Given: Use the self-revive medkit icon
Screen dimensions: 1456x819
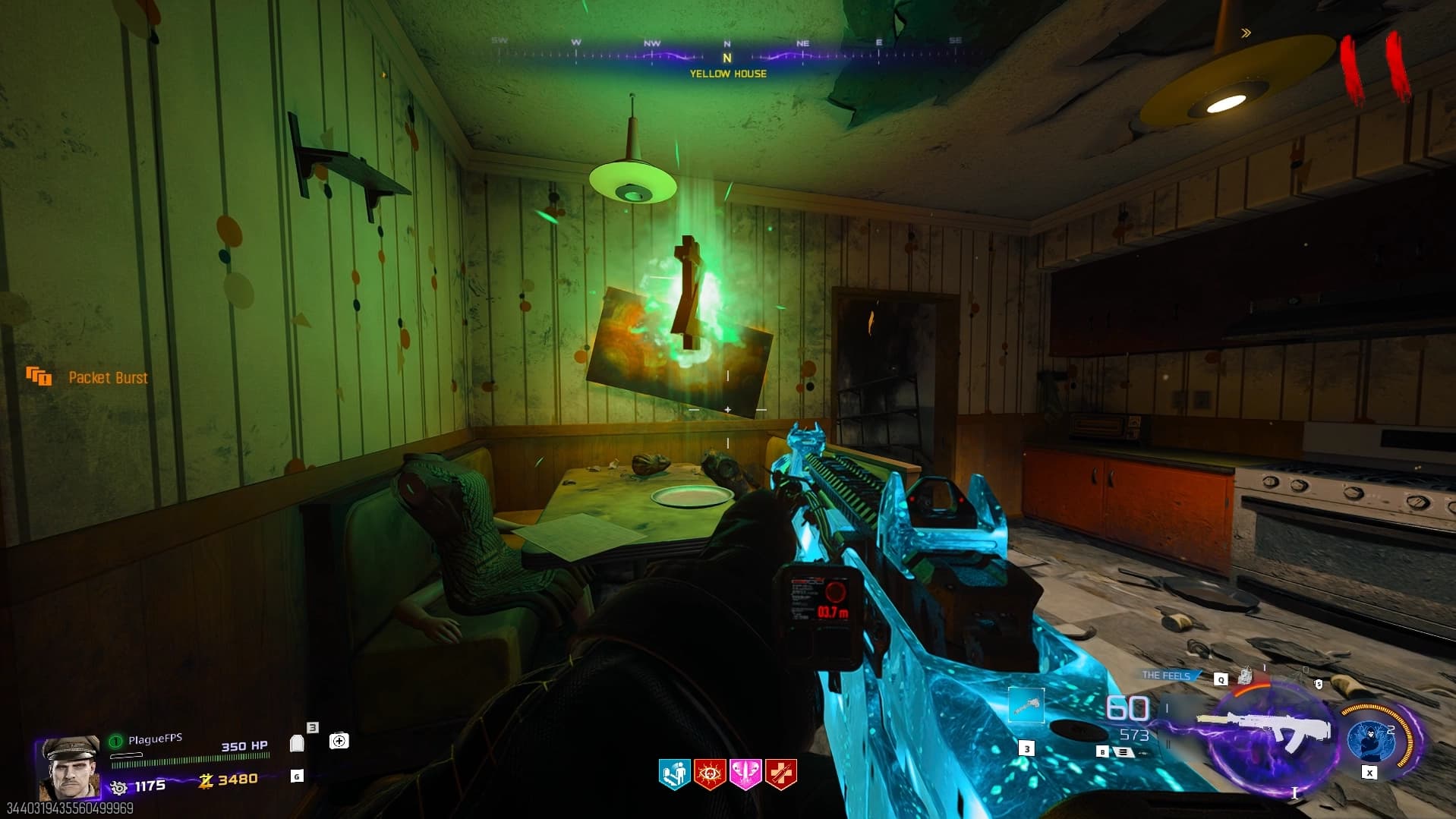Looking at the screenshot, I should coord(339,741).
